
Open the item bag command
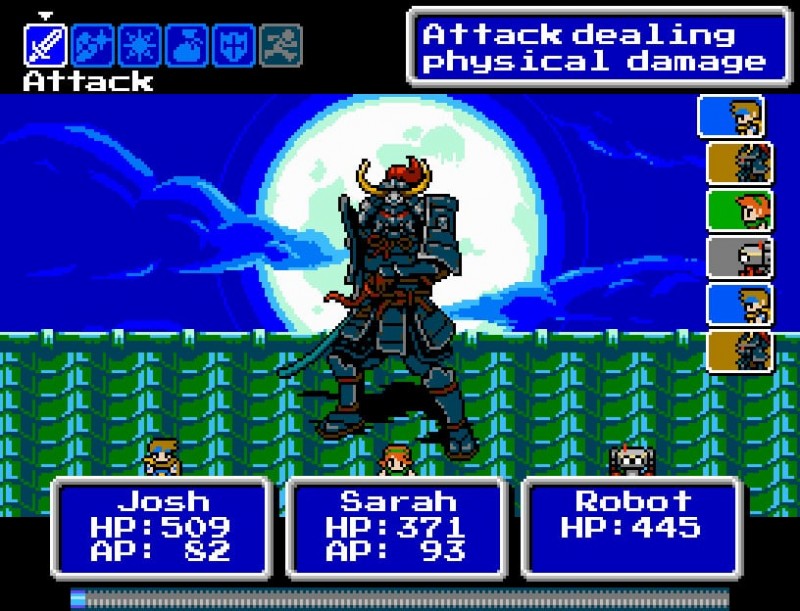click(x=186, y=45)
